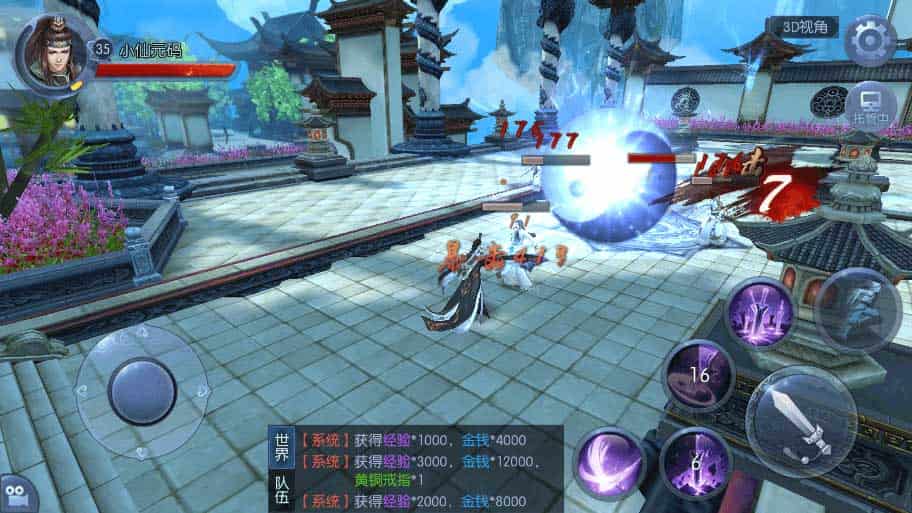Tap the virtual joystick knob

point(141,391)
